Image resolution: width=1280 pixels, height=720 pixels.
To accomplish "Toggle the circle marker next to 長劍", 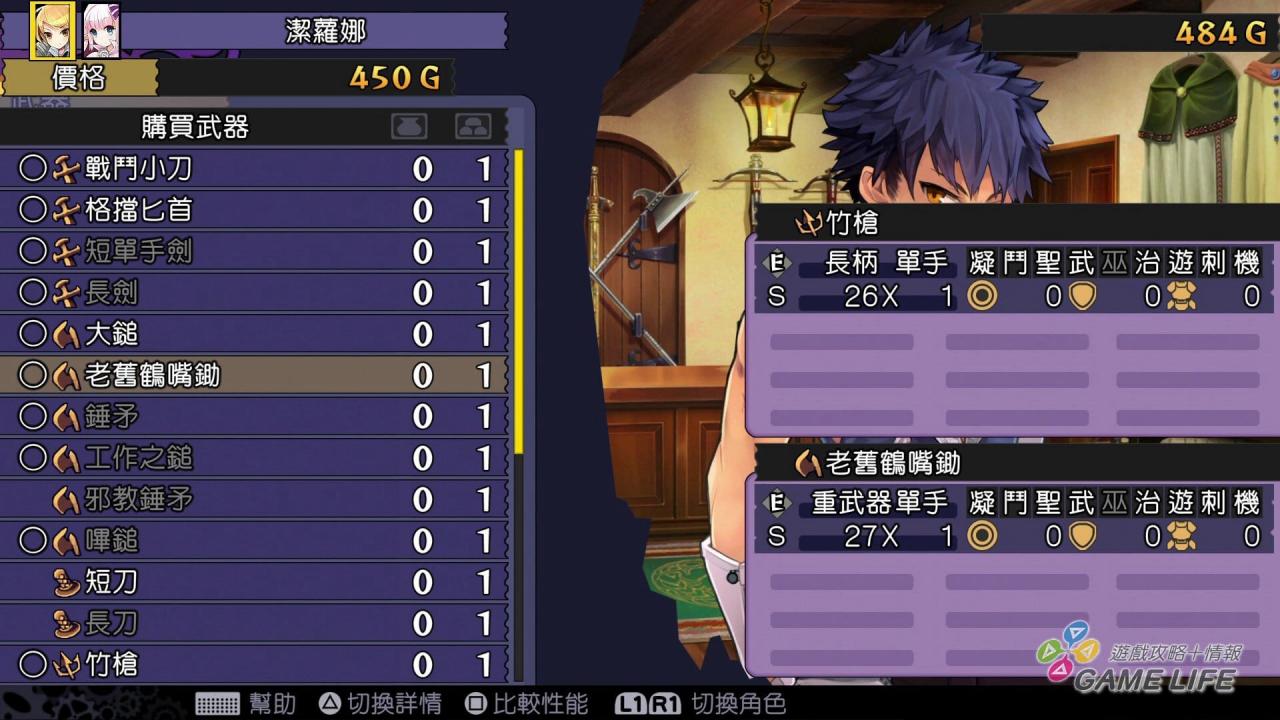I will point(35,294).
